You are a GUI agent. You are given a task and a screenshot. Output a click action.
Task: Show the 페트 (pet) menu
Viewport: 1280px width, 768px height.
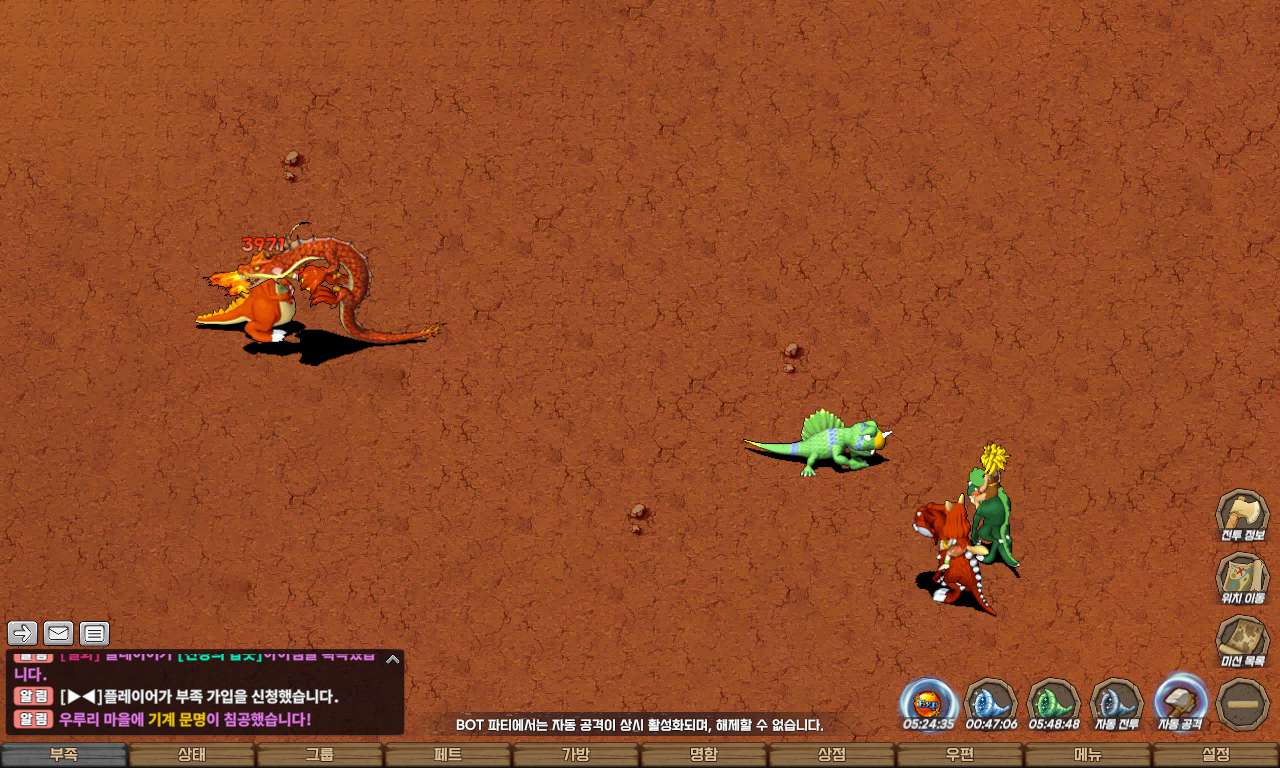[x=448, y=755]
